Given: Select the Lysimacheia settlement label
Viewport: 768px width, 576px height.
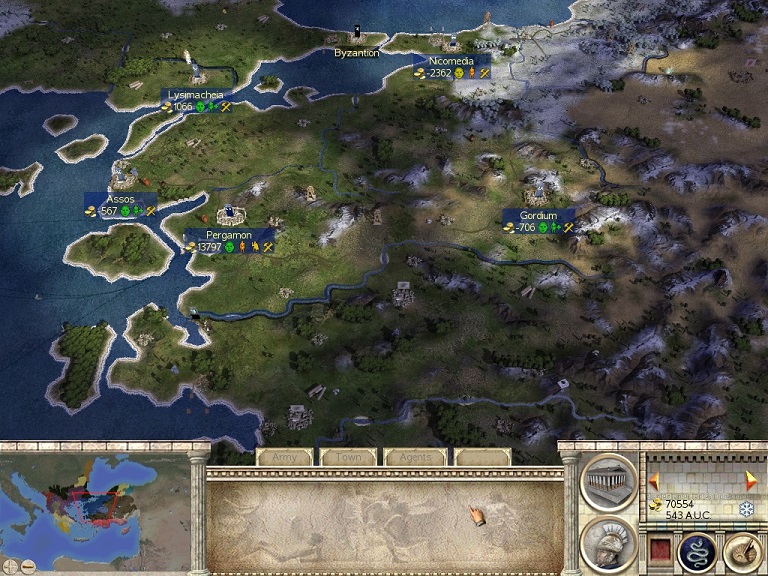Looking at the screenshot, I should 195,95.
